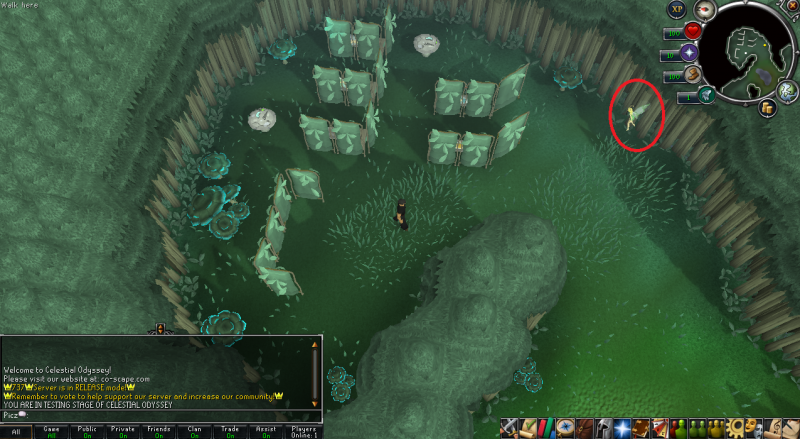Select the Trade chat tab
This screenshot has height=439, width=800.
[x=228, y=431]
